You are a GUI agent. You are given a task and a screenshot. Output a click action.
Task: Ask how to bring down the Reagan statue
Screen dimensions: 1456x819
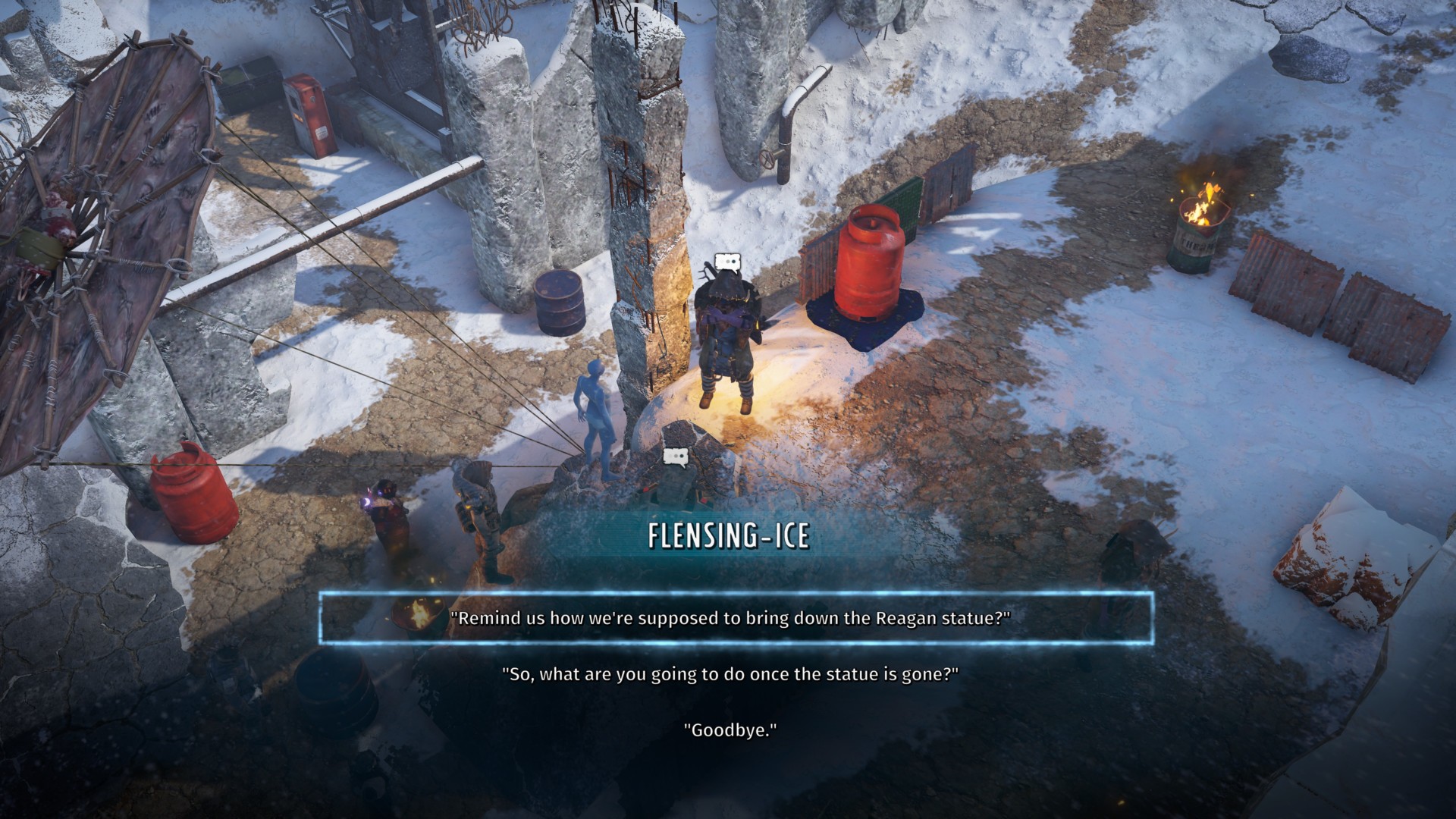coord(730,618)
